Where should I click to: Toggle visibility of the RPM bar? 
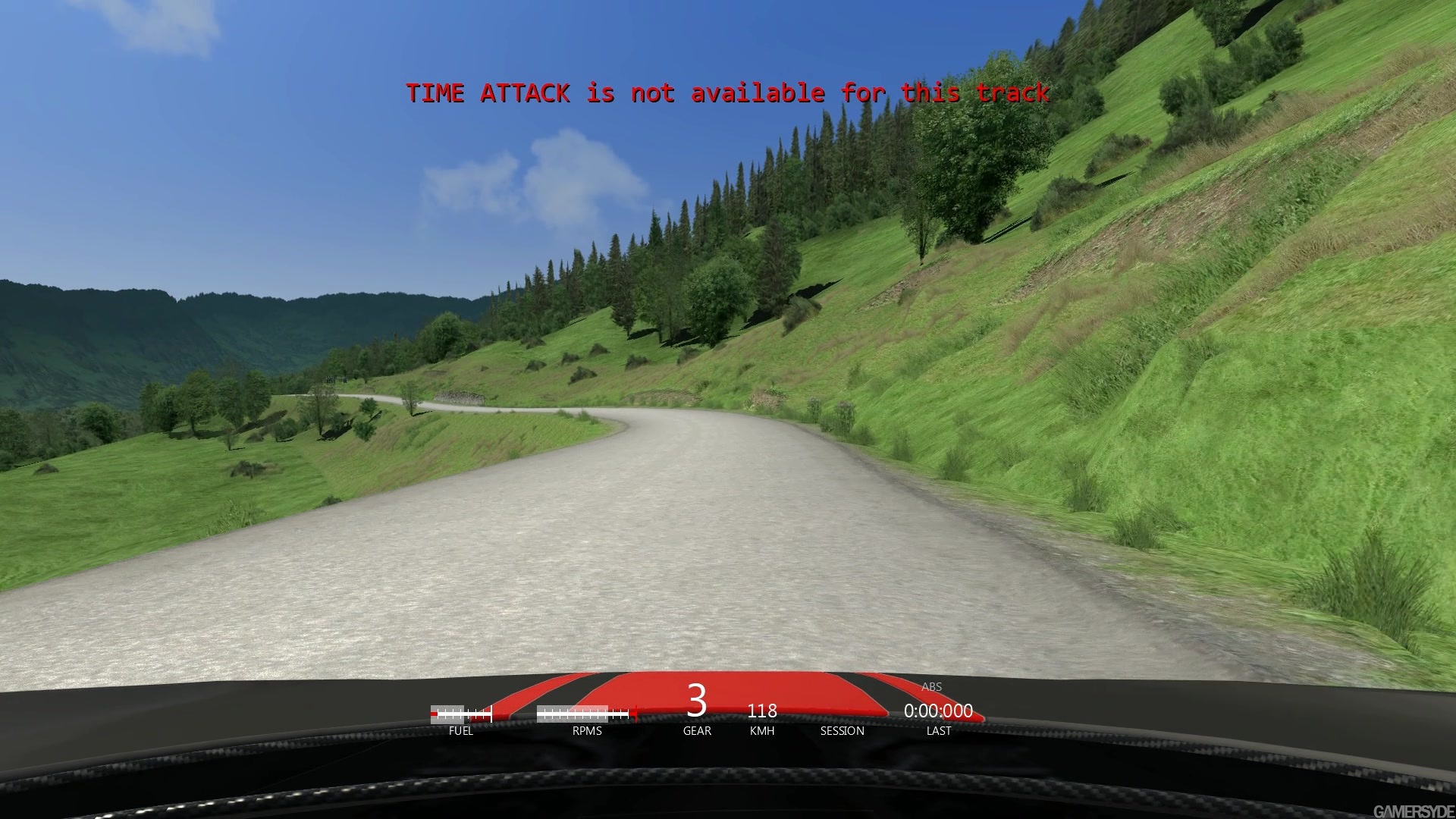pos(582,713)
